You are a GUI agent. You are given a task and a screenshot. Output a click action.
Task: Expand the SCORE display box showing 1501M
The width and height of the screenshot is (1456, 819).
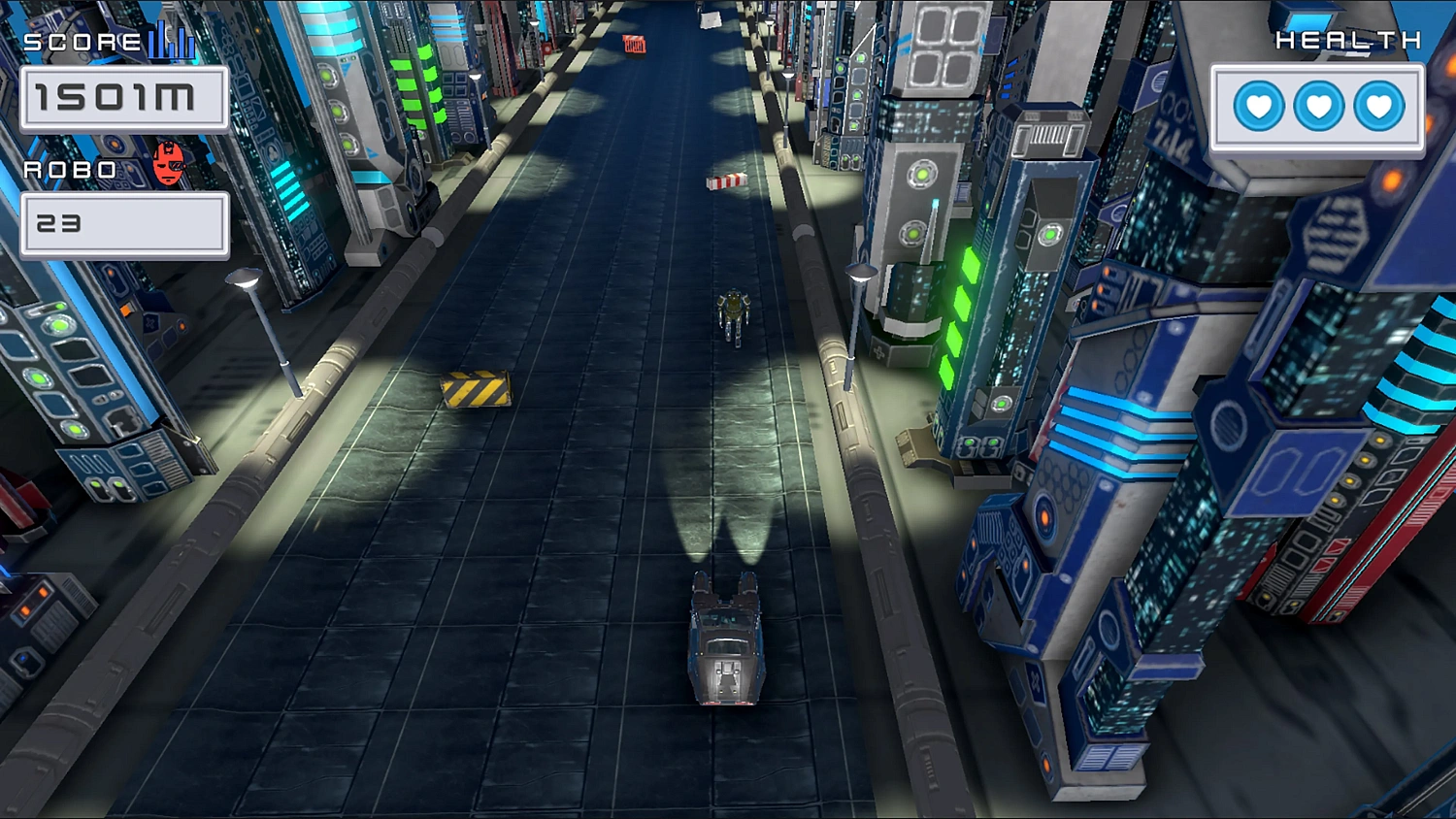124,97
